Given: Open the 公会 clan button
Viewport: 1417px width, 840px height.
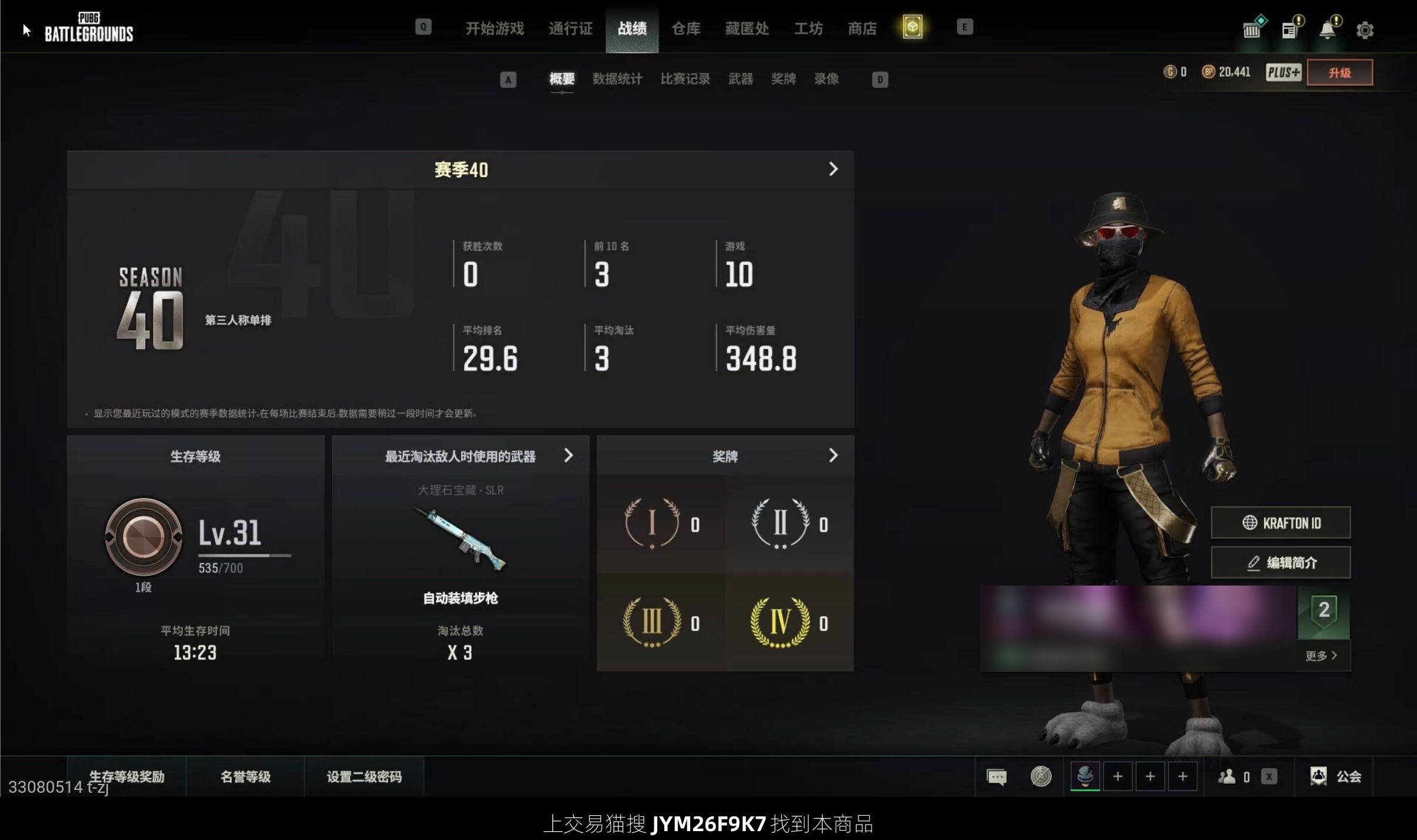Looking at the screenshot, I should (1336, 776).
